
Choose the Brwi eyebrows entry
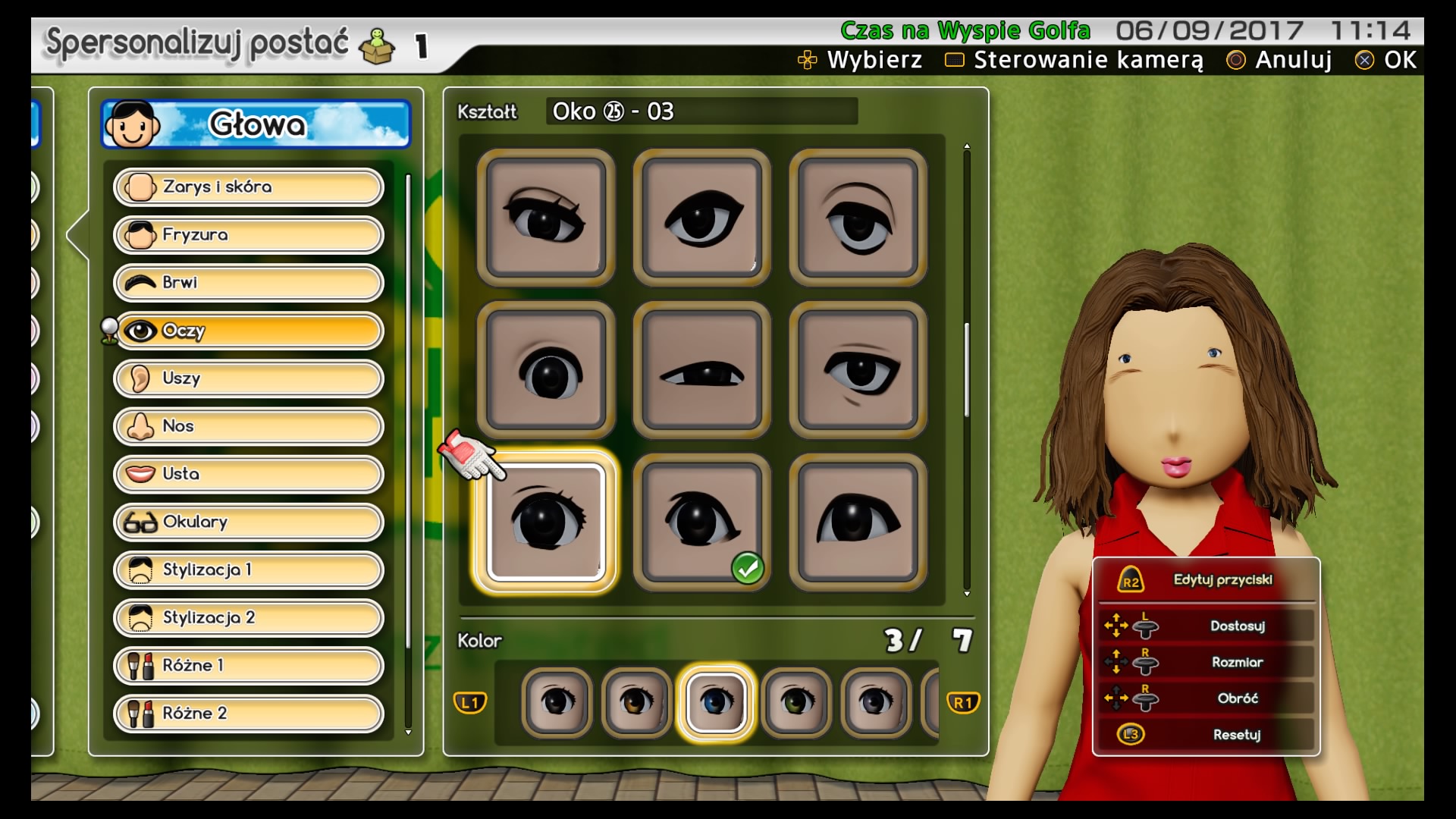coord(249,283)
